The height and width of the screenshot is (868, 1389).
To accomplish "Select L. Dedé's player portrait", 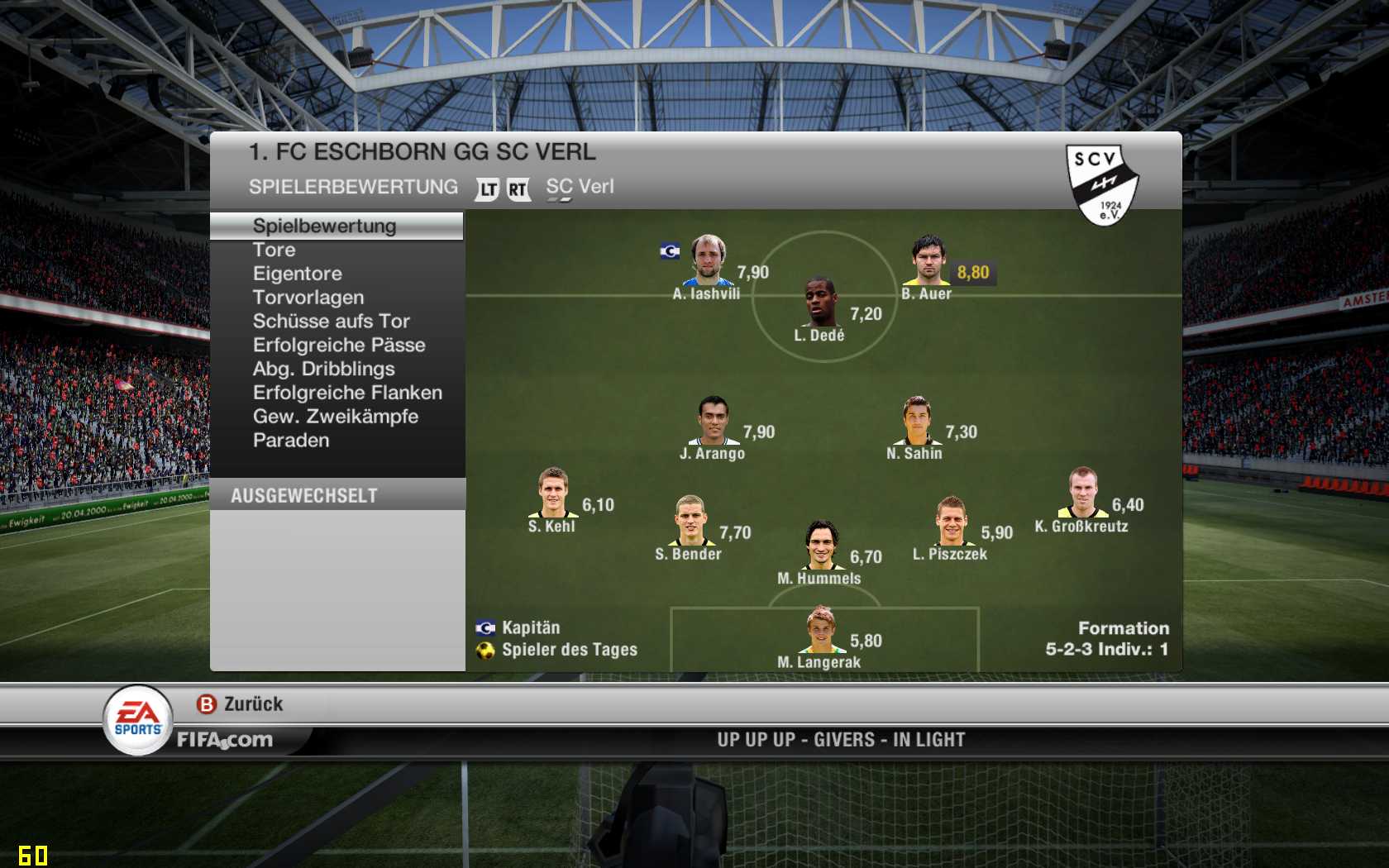I will (x=820, y=302).
